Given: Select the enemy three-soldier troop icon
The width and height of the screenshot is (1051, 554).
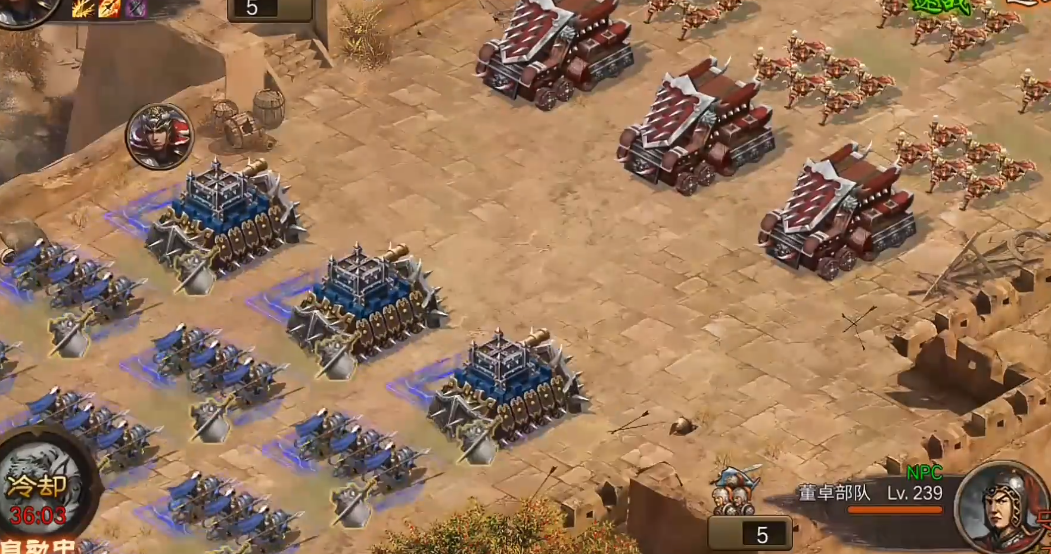Looking at the screenshot, I should (733, 492).
